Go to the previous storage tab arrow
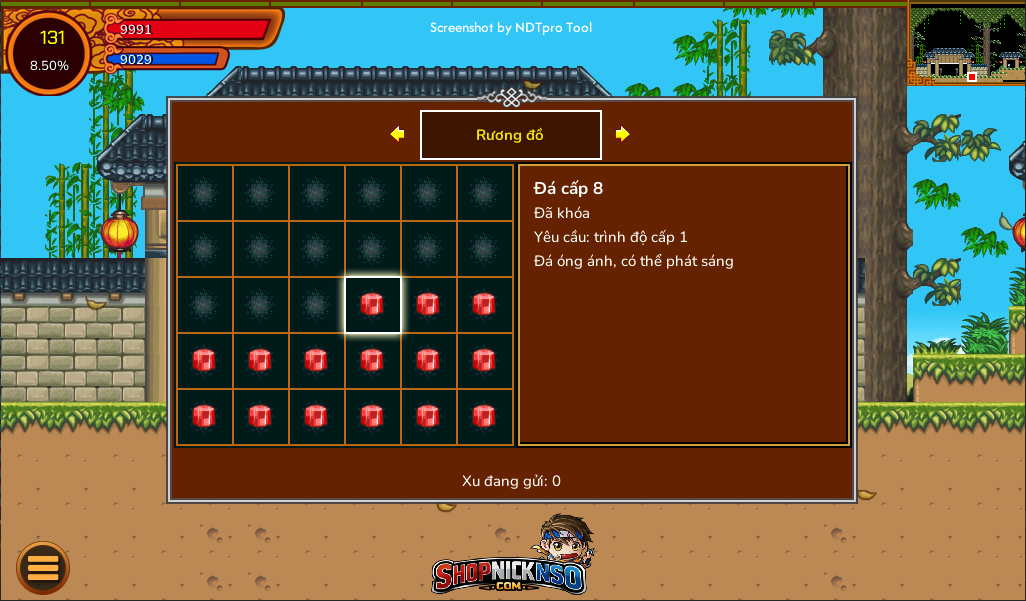Screen dimensions: 1026x601 click(397, 134)
